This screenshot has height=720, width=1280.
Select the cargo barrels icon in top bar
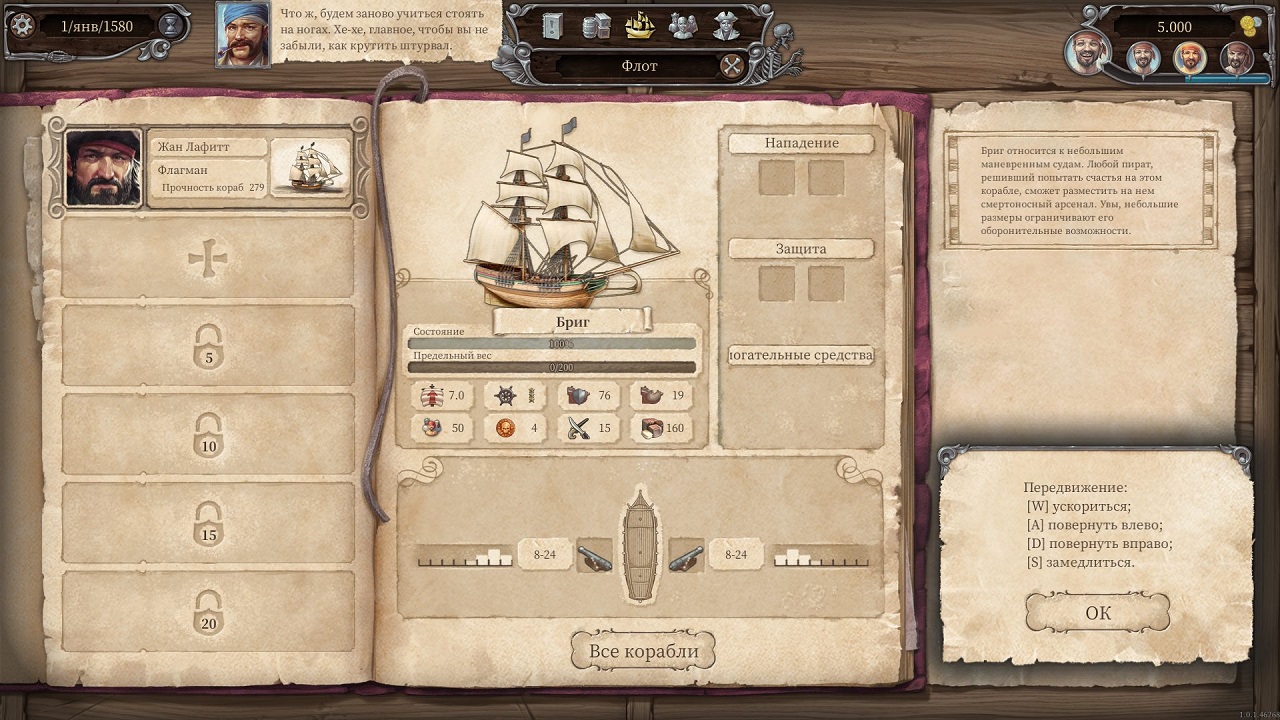596,25
